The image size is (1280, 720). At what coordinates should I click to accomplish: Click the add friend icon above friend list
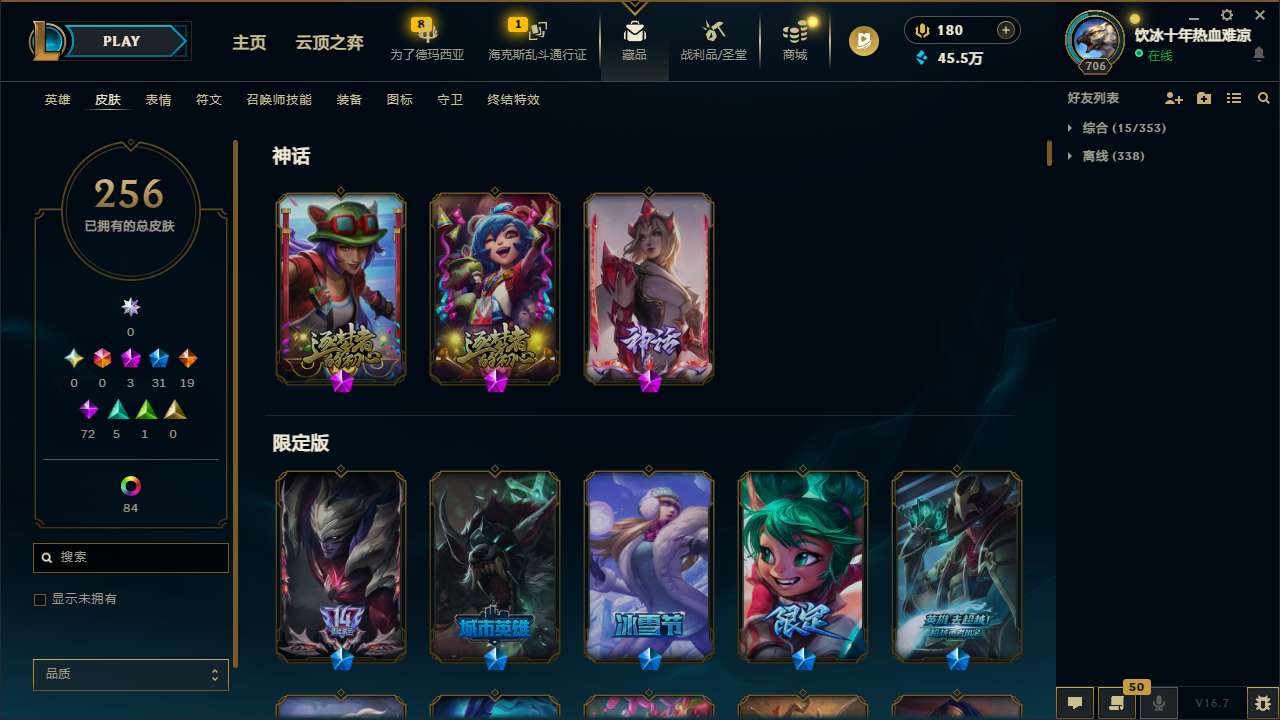1174,98
